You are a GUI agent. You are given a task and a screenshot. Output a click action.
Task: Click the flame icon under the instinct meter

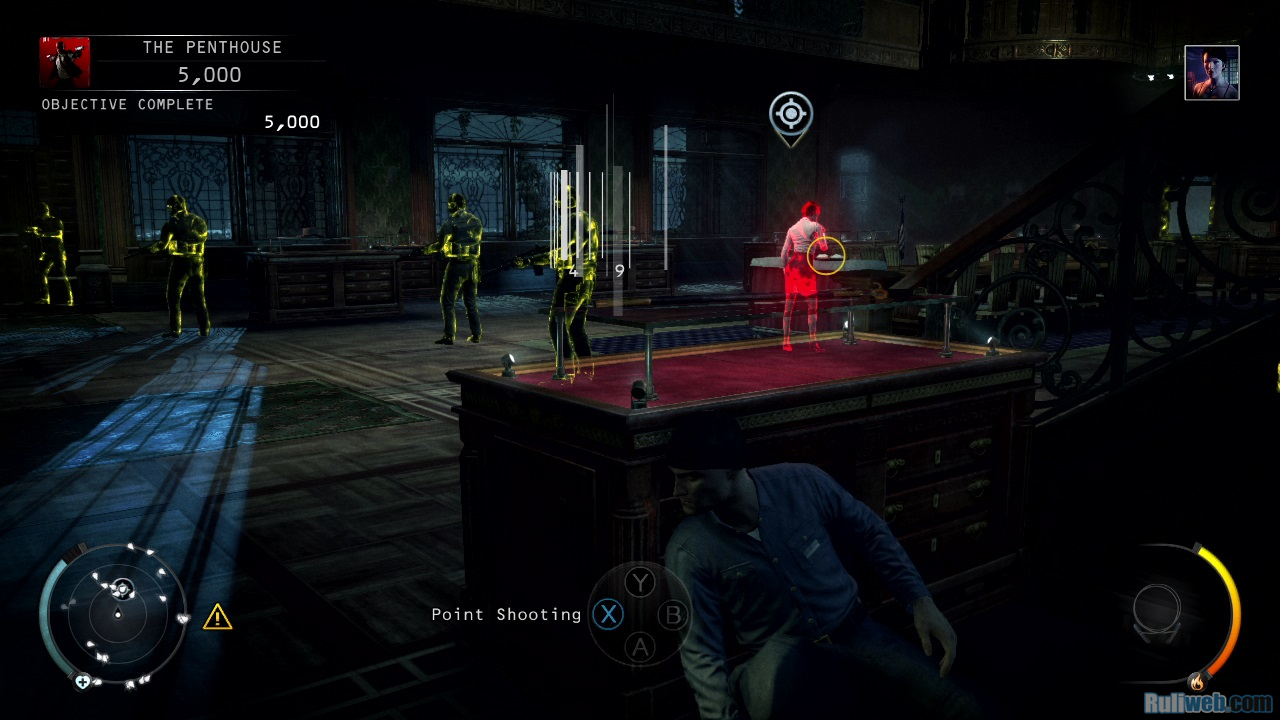(1196, 682)
